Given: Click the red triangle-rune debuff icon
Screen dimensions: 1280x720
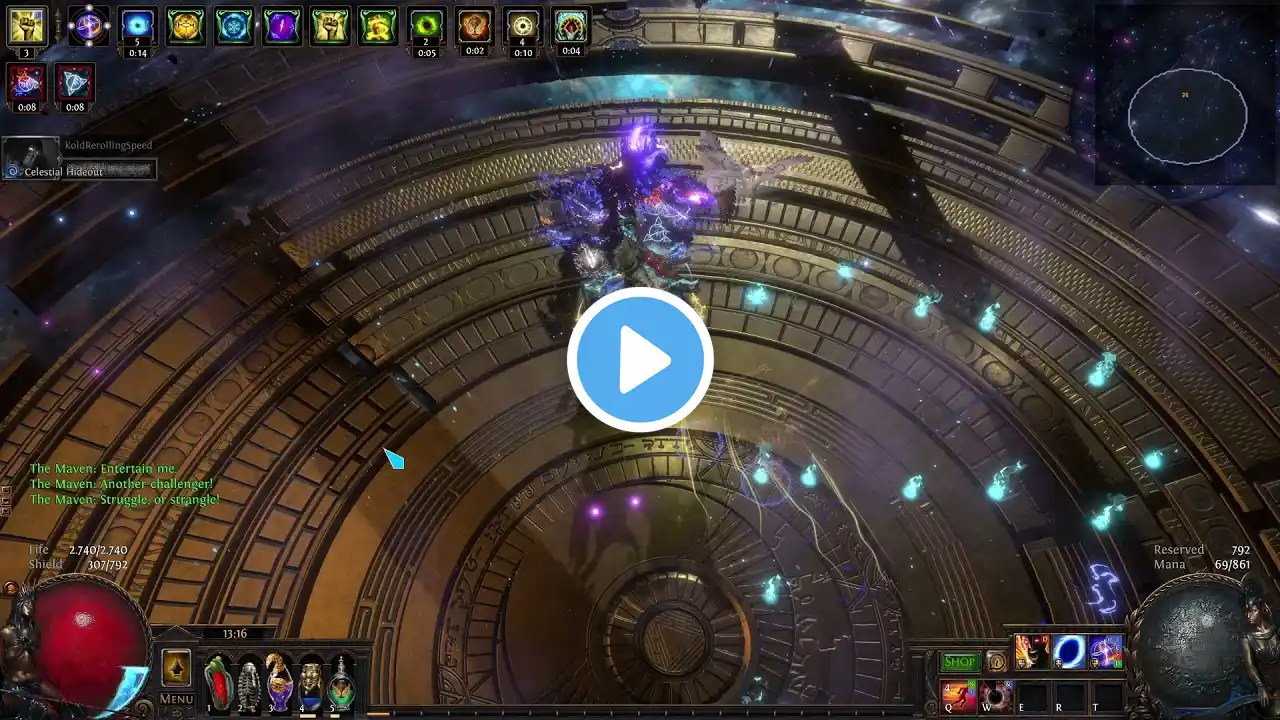Looking at the screenshot, I should click(75, 83).
